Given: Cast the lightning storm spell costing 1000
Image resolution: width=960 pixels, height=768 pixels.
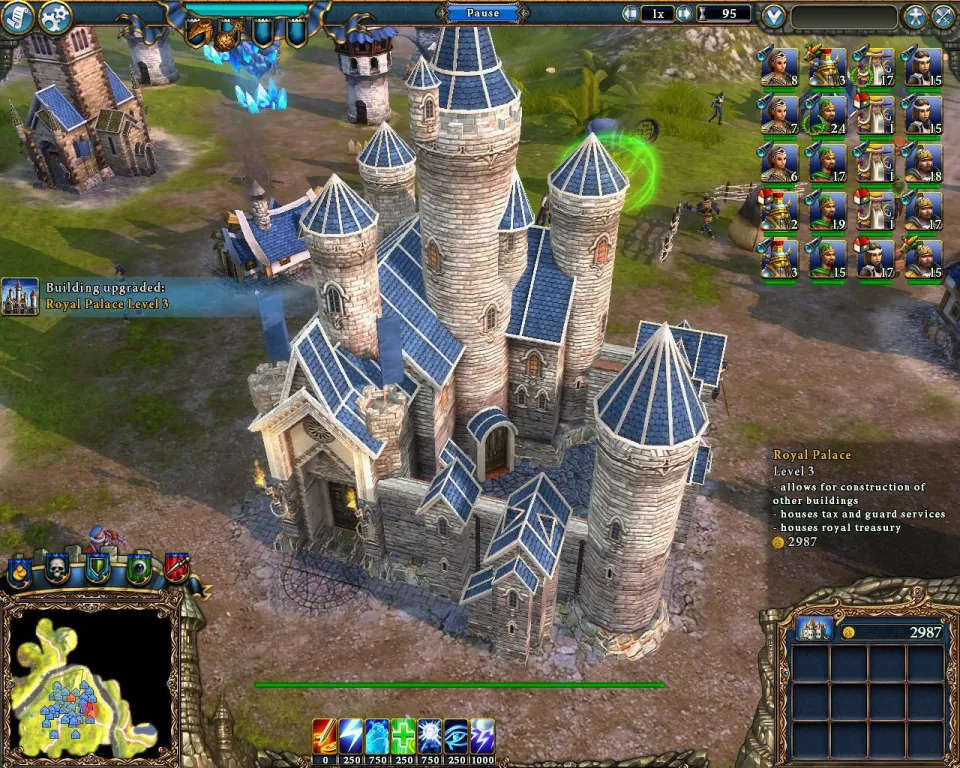Looking at the screenshot, I should [483, 735].
